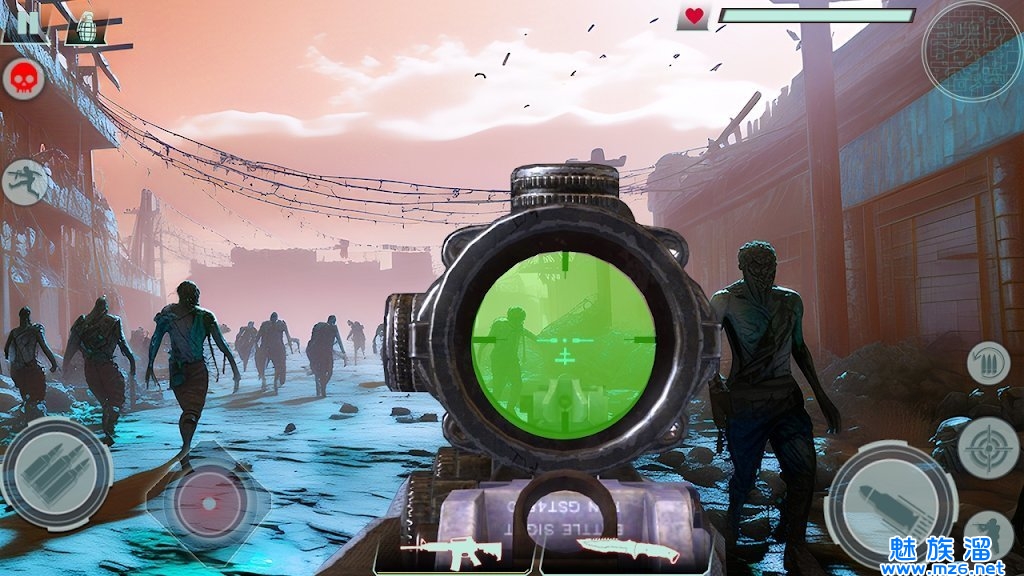Throw a grenade using the grenade icon
The width and height of the screenshot is (1024, 576).
[87, 27]
